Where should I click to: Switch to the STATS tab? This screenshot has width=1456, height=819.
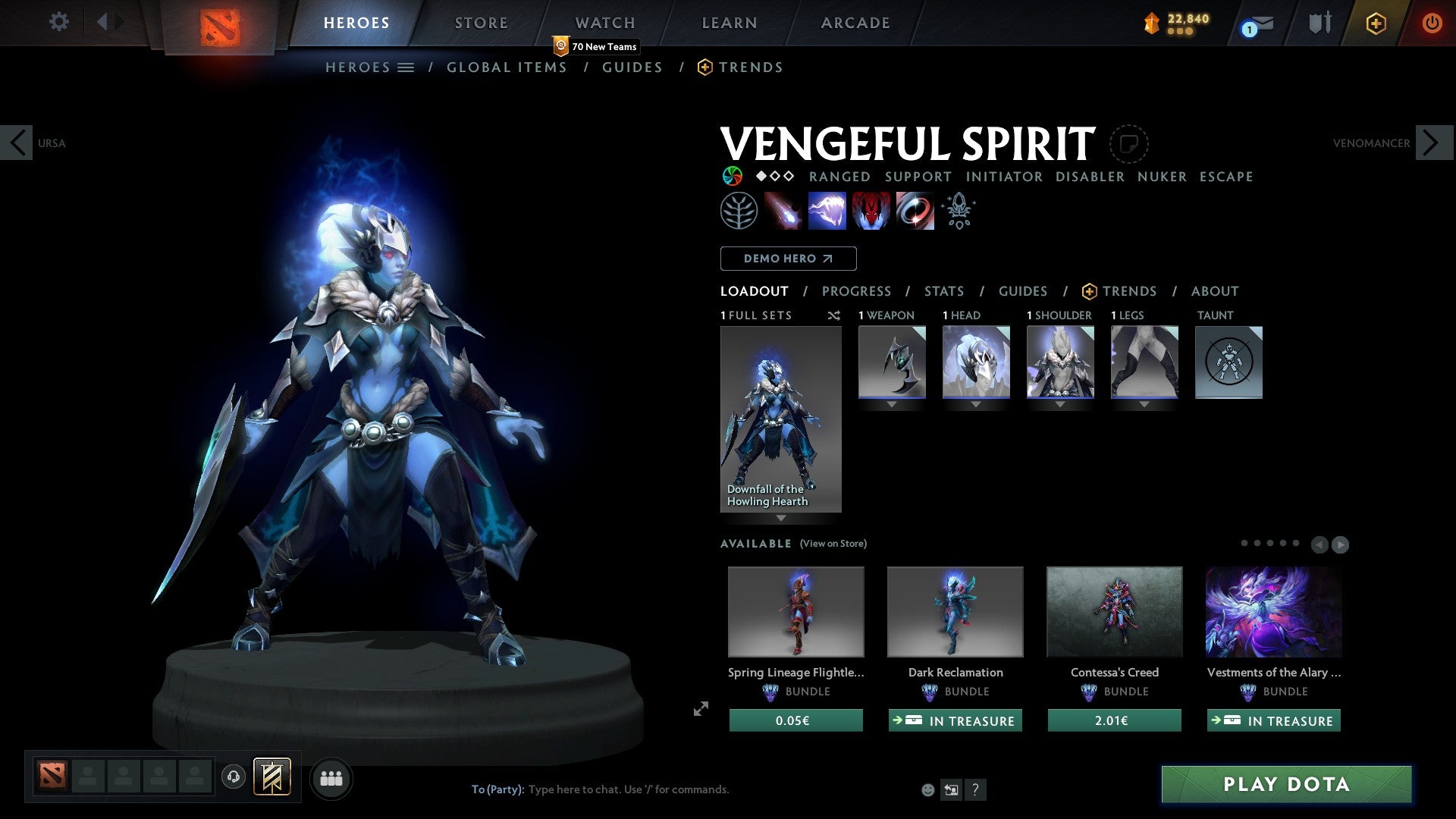943,291
